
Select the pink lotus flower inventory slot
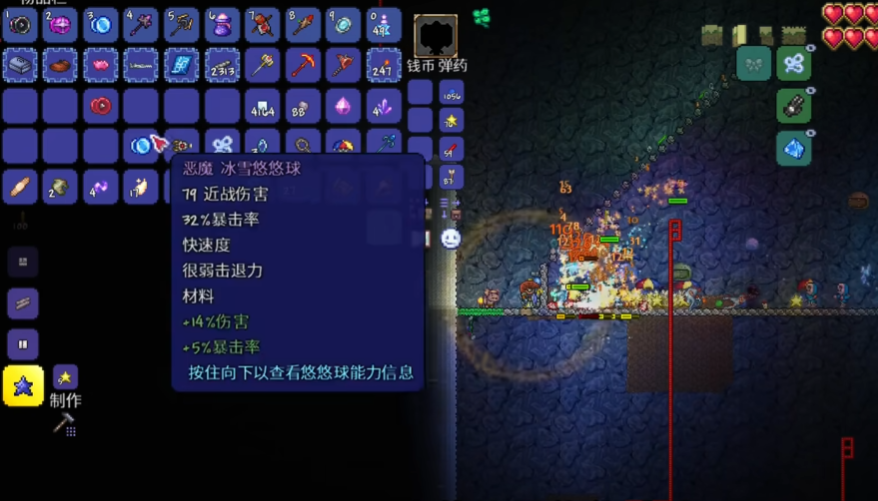click(101, 65)
